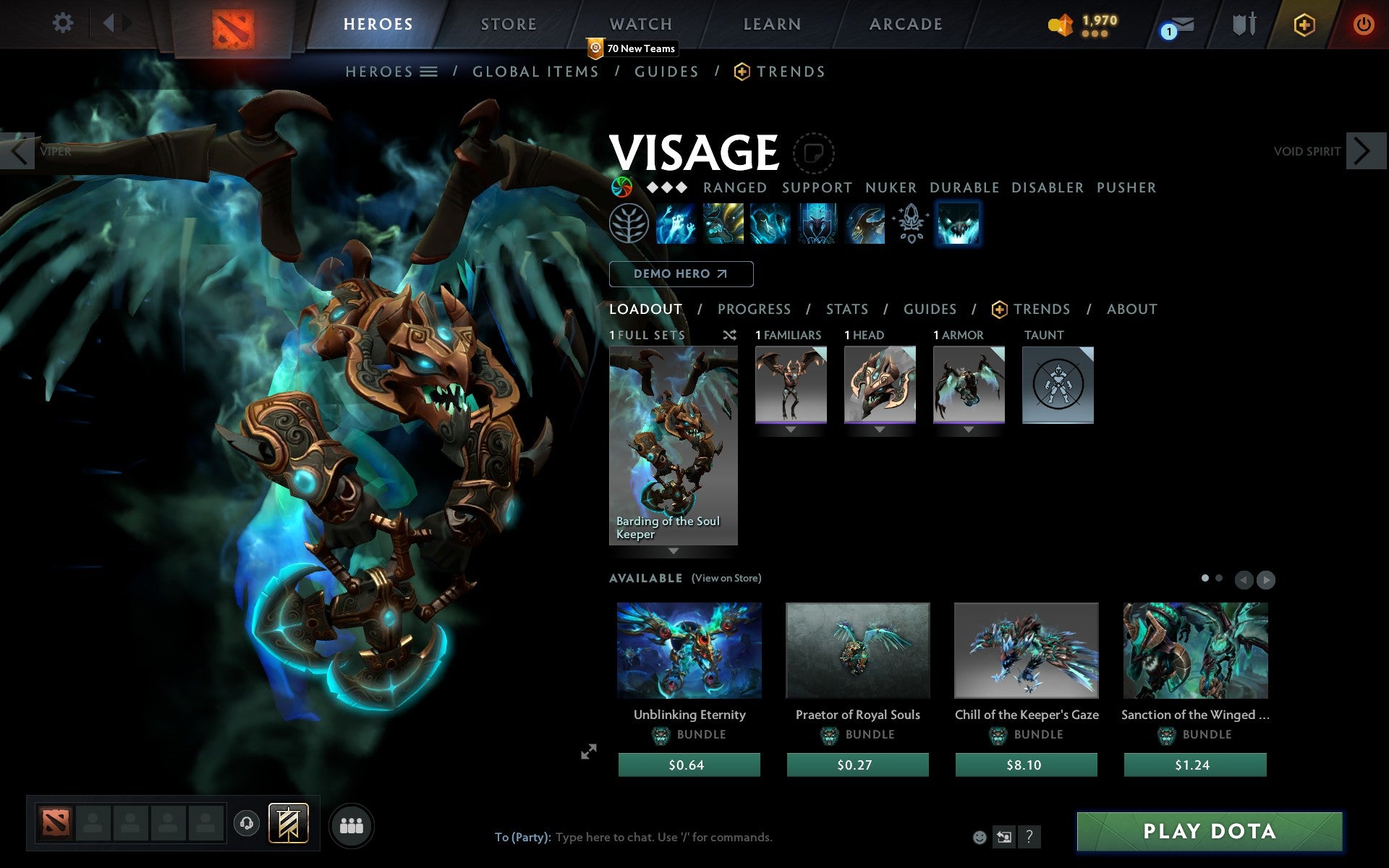Screen dimensions: 1389x868
Task: Click the settings gear icon
Action: click(x=64, y=22)
